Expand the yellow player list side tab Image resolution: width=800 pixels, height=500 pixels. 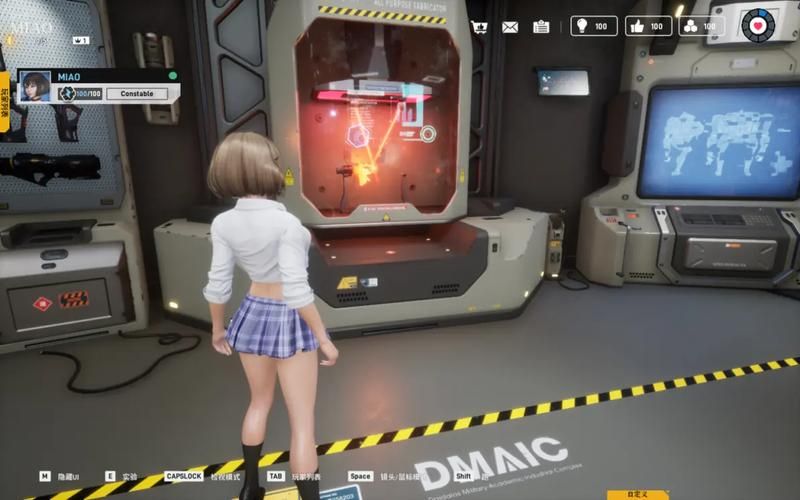[5, 101]
